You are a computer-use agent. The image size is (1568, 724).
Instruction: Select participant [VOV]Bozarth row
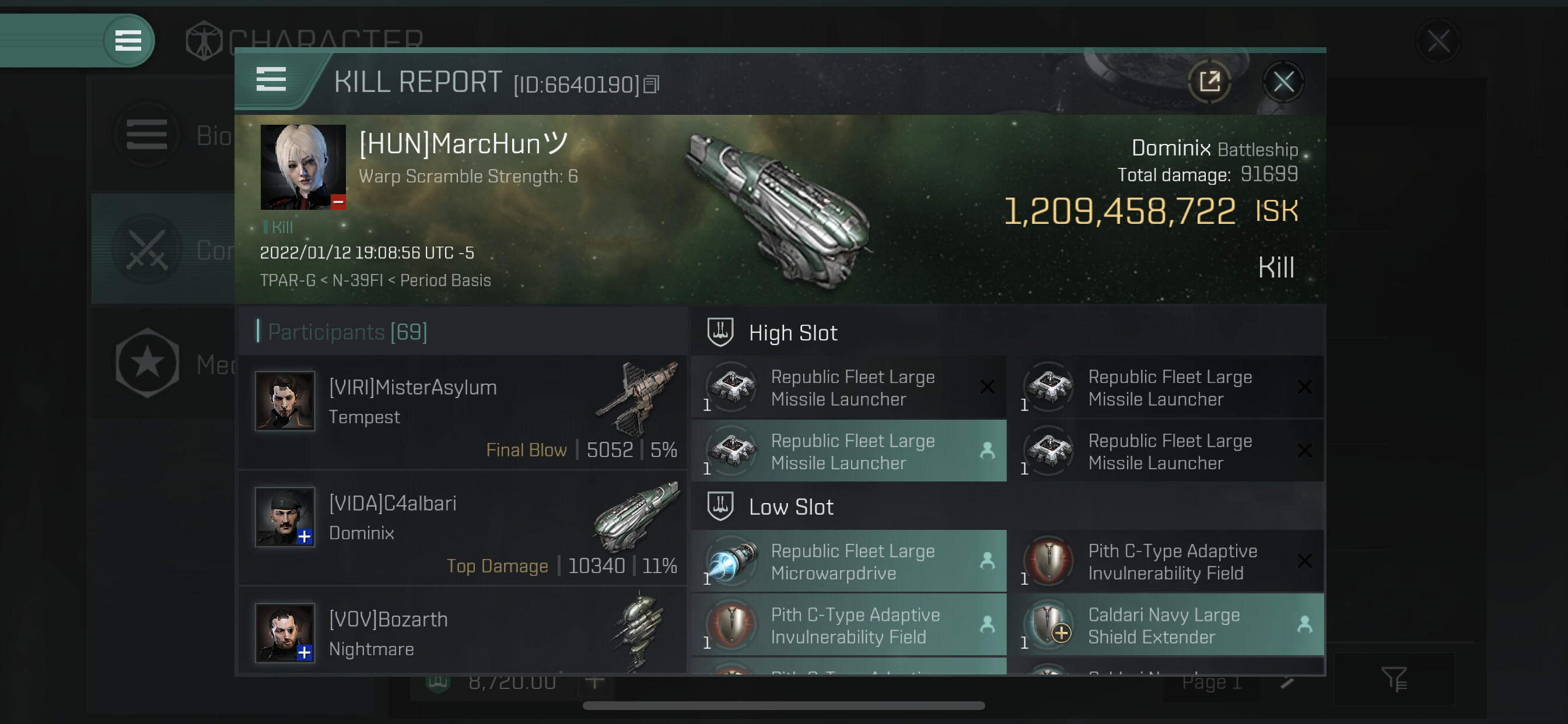tap(463, 632)
